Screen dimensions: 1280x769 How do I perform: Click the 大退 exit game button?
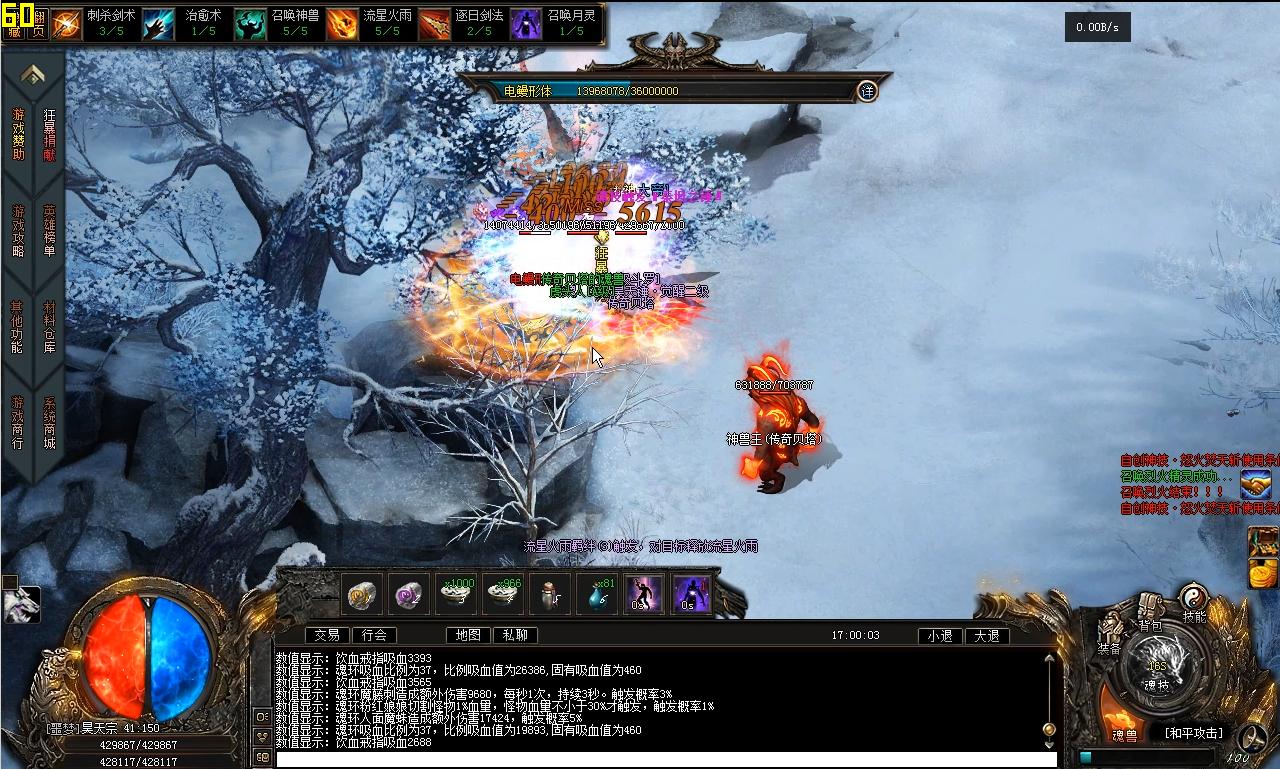[x=987, y=636]
